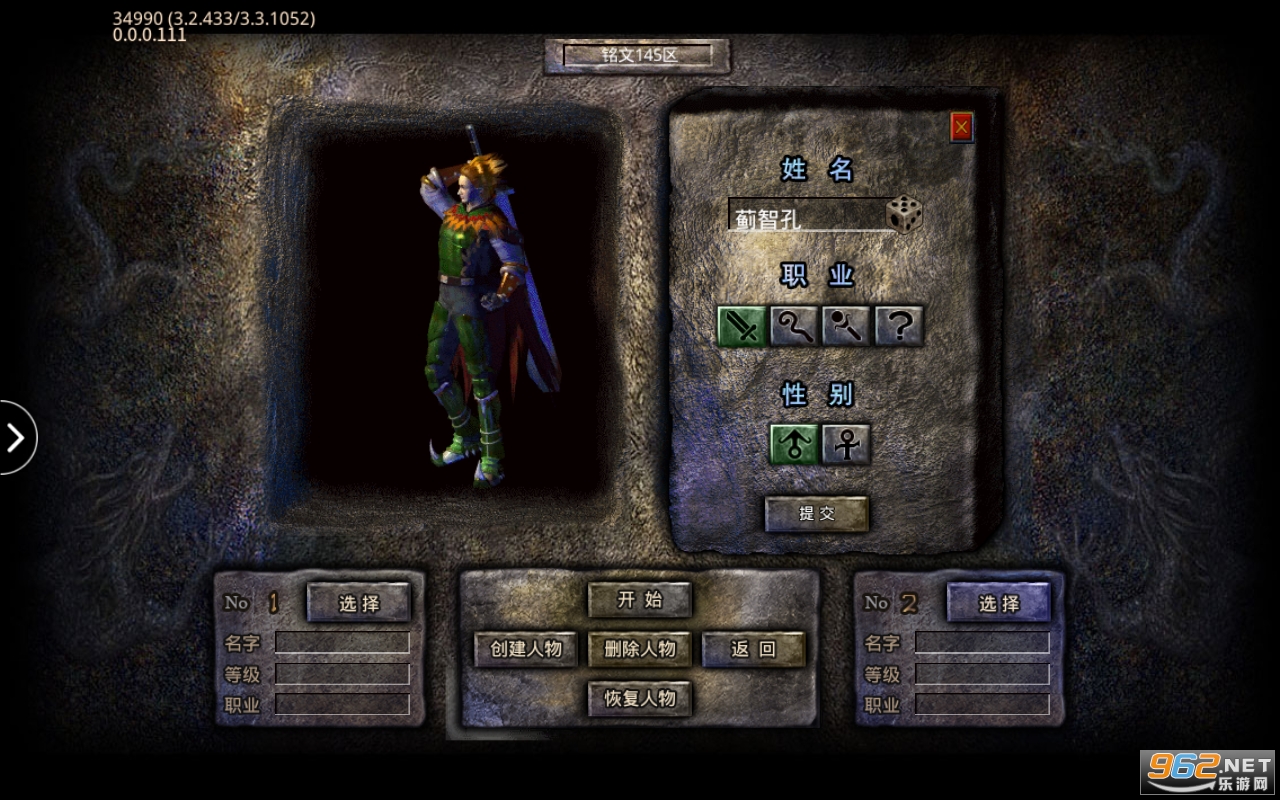Roll the dice for a random name
Screen dimensions: 1280x800
[x=904, y=215]
